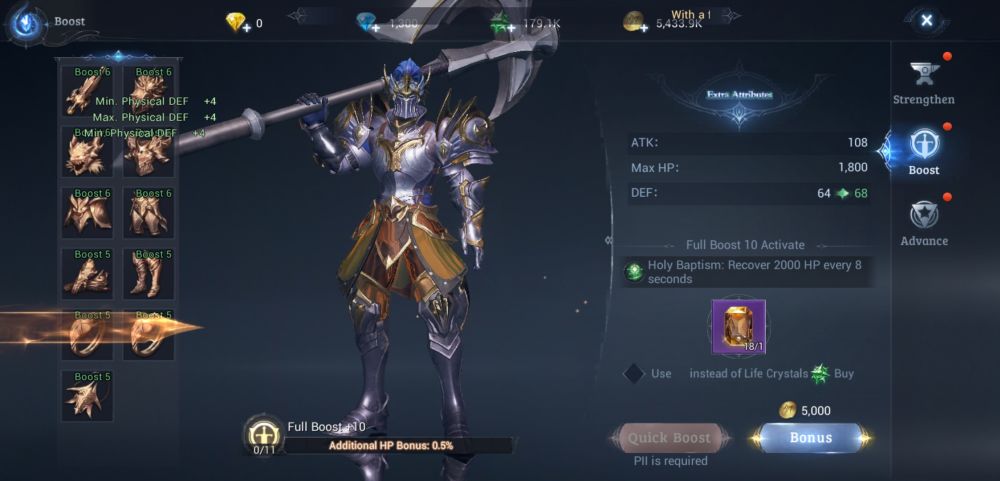Select the gauntlets equipment slot
This screenshot has width=1000, height=481.
(x=87, y=273)
